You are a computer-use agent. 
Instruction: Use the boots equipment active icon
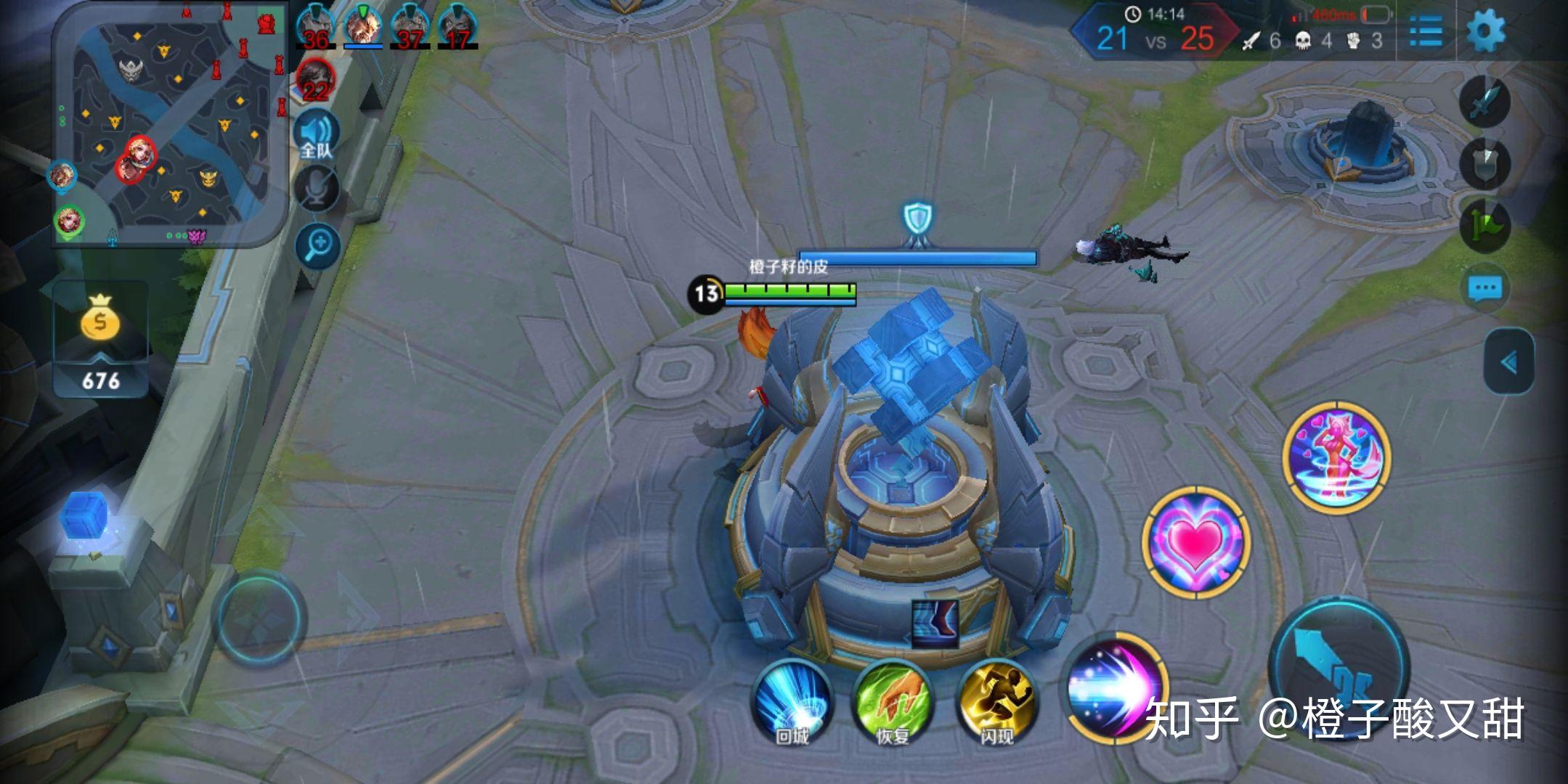click(x=935, y=624)
